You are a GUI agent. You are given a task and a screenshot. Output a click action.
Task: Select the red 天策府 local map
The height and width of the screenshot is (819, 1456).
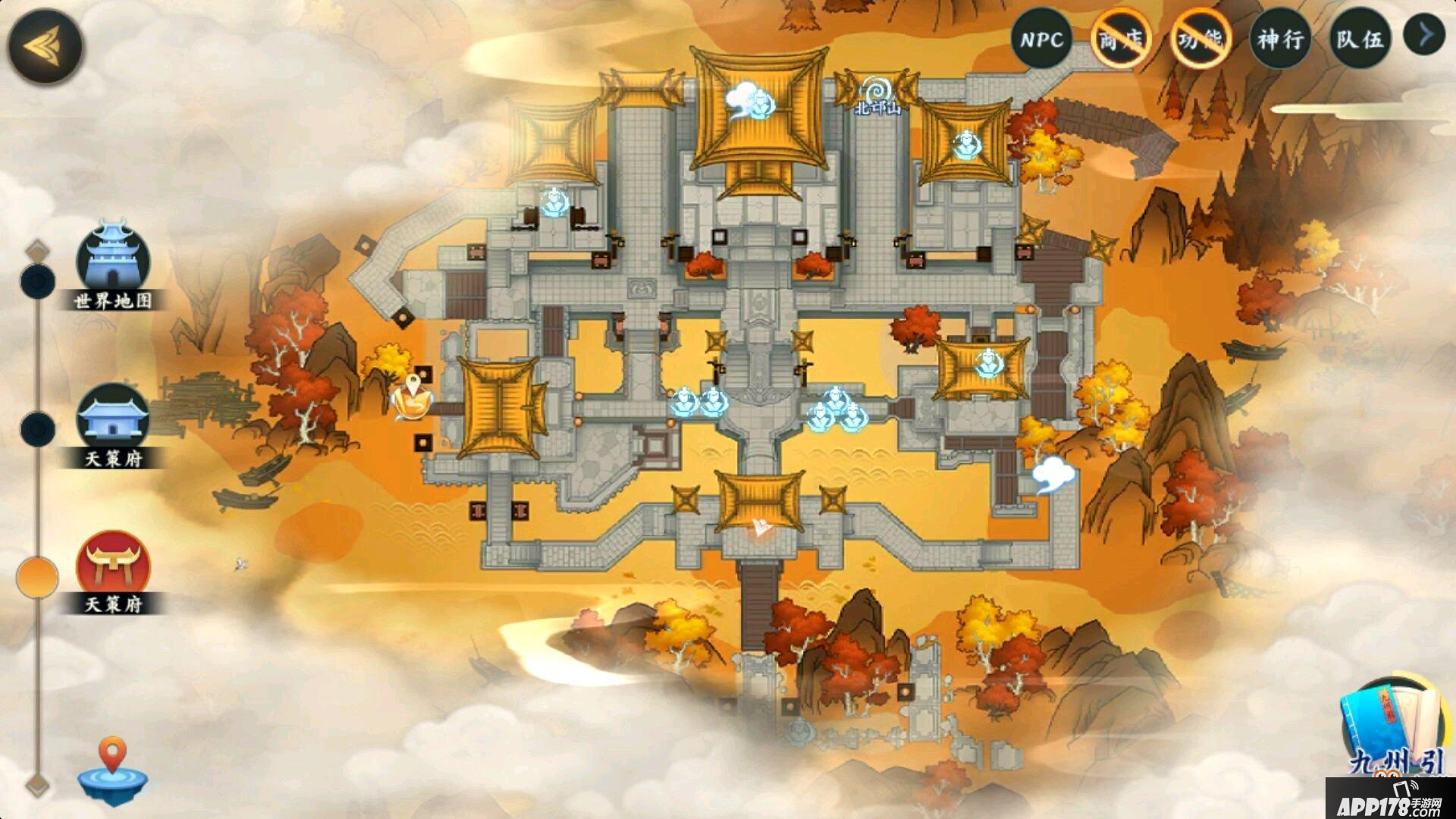point(113,569)
